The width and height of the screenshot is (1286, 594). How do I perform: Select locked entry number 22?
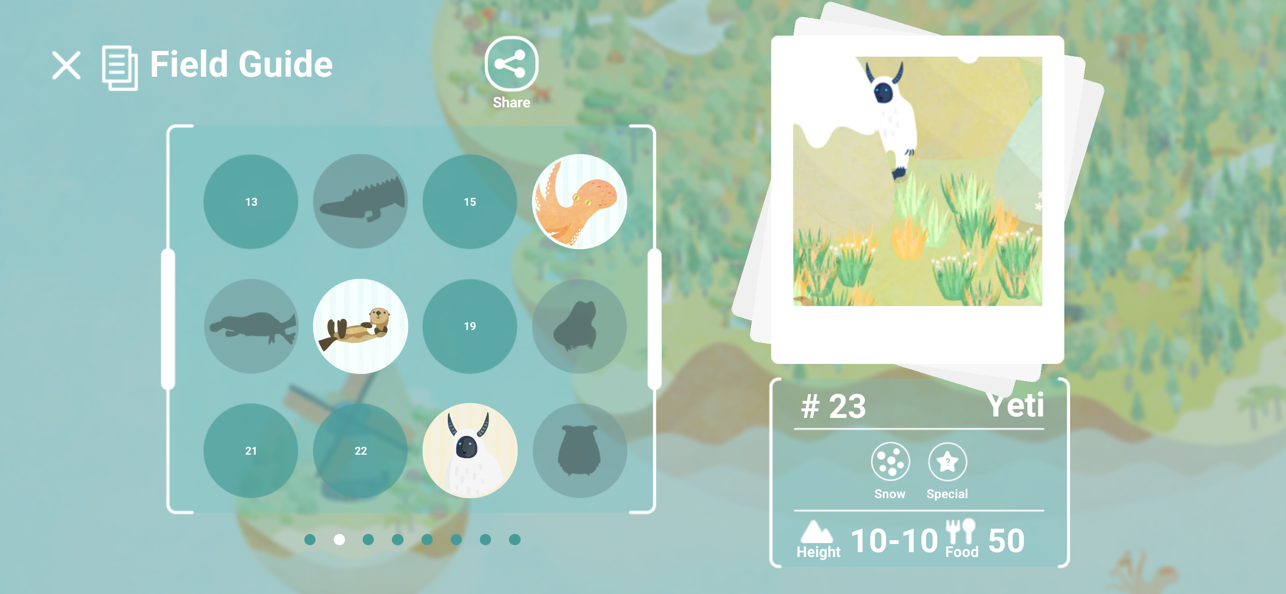pos(360,451)
